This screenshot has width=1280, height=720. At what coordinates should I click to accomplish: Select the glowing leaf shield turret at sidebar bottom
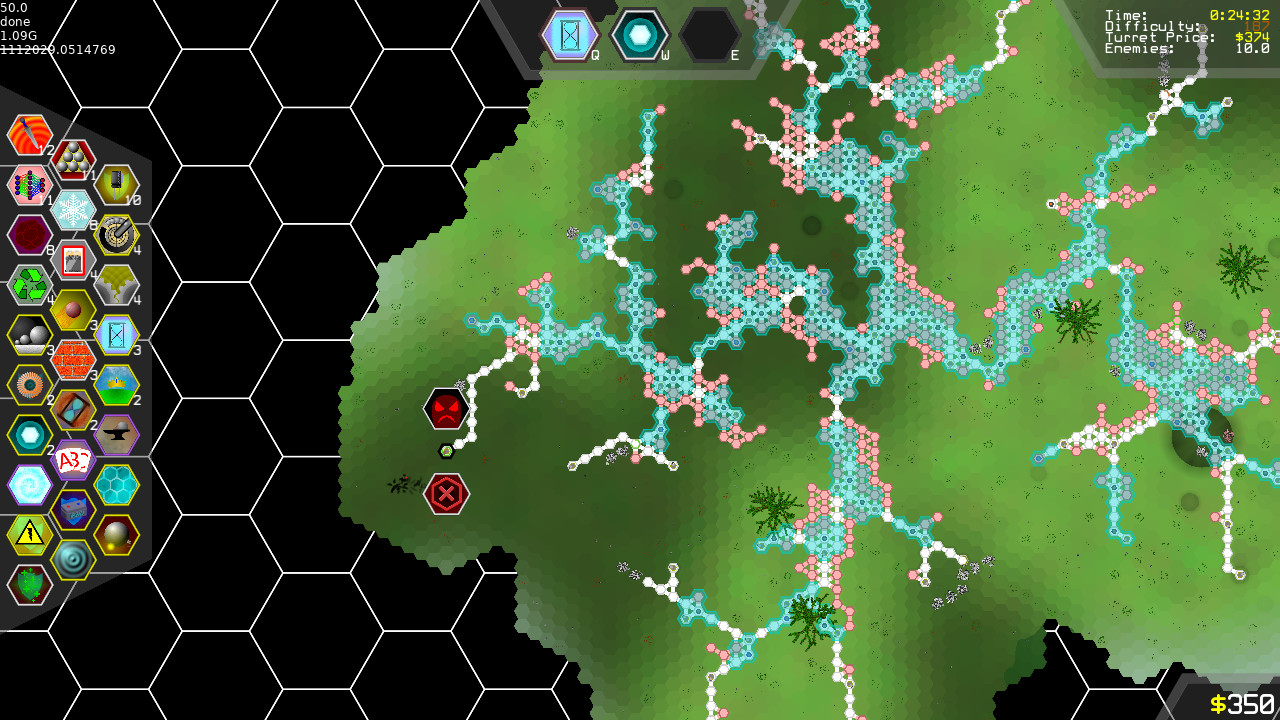click(x=30, y=585)
